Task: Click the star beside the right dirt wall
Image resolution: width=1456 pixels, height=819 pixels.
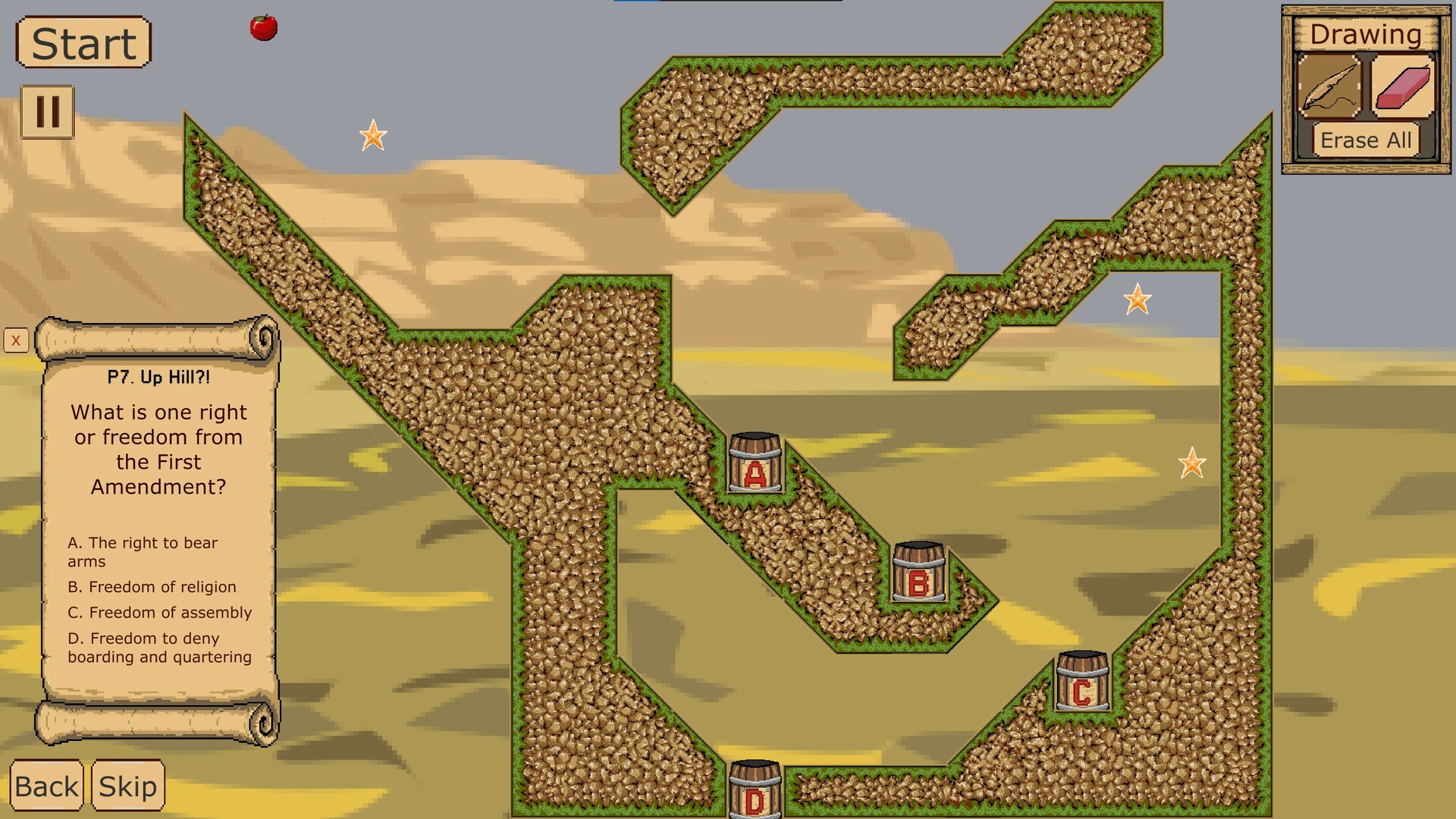Action: coord(1191,463)
